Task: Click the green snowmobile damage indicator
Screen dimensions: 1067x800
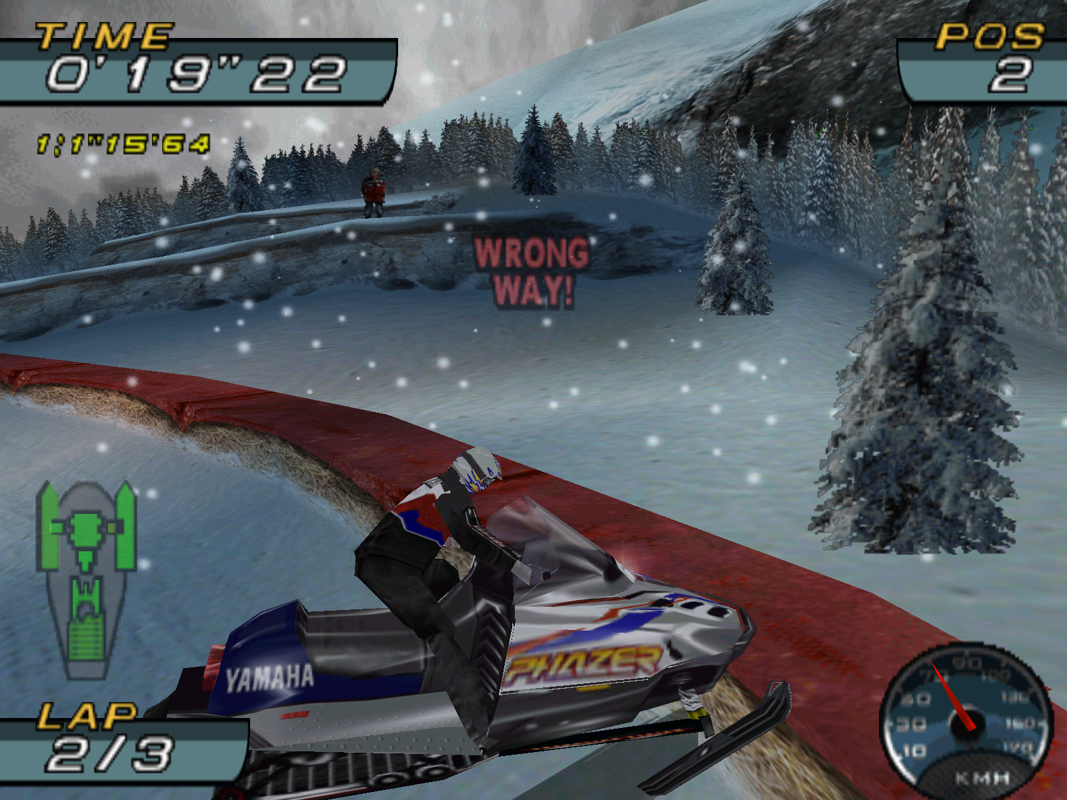Action: click(86, 576)
